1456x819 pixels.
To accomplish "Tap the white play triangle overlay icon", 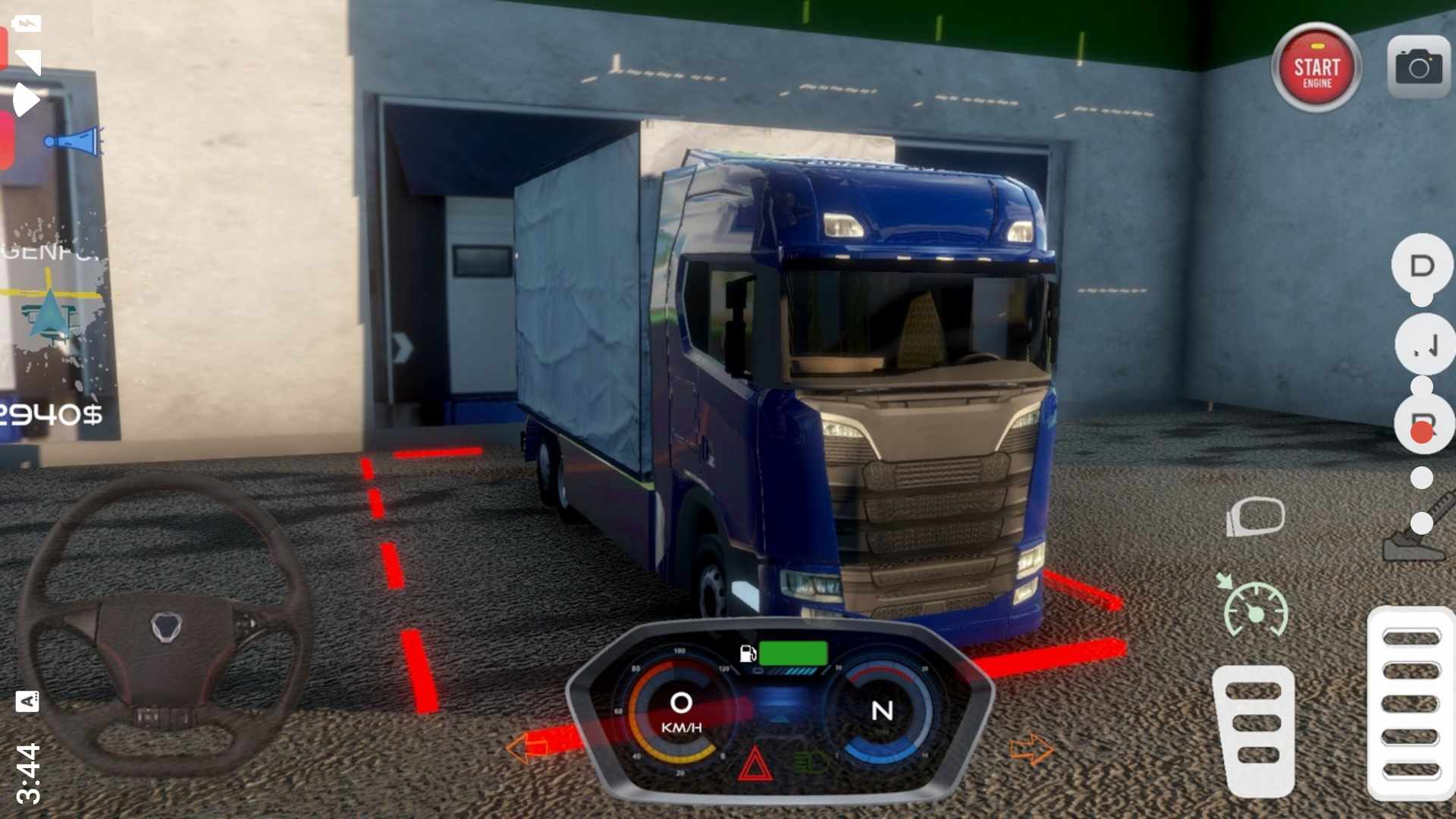I will click(26, 99).
